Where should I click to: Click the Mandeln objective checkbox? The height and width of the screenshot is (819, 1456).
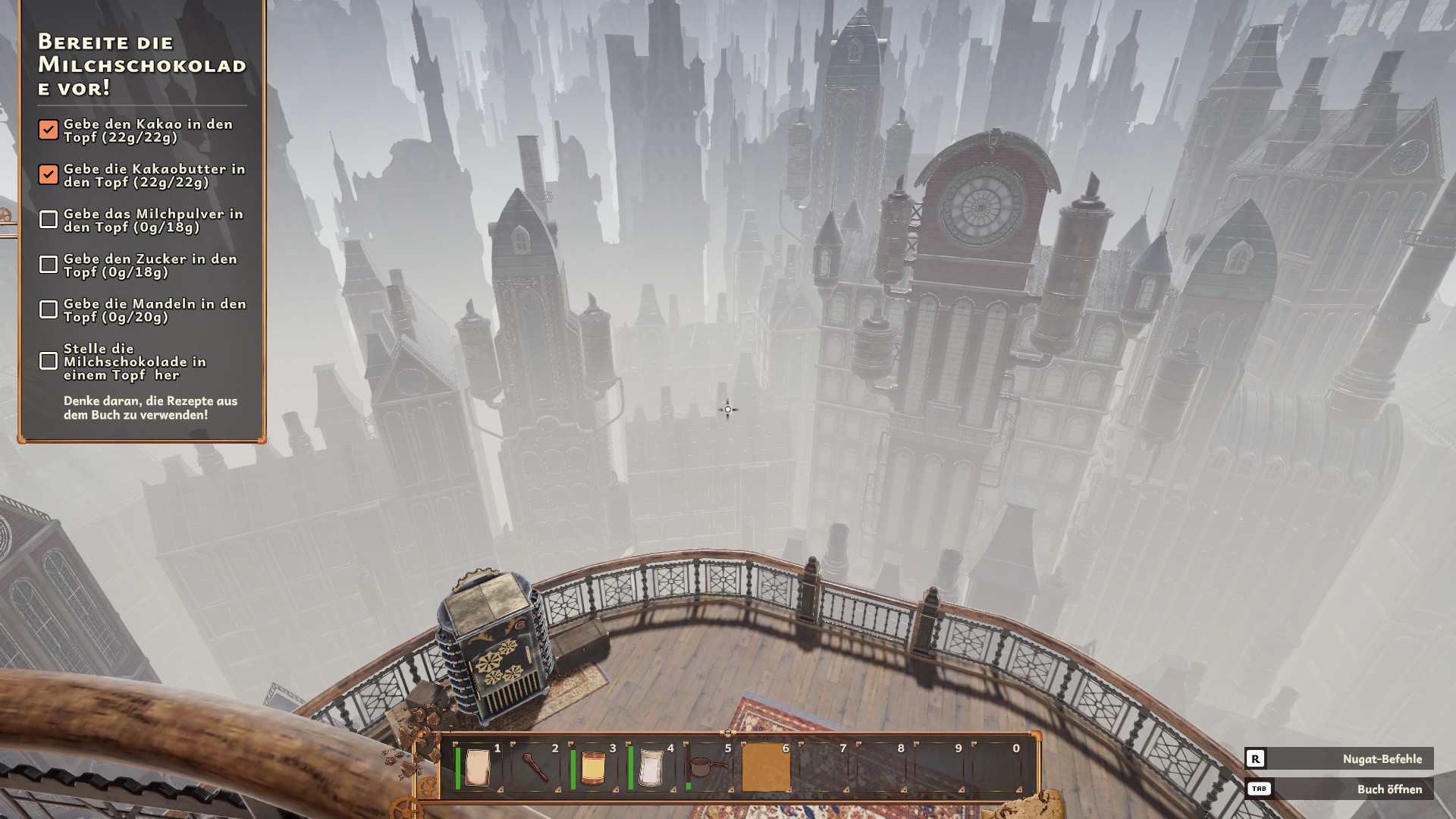point(49,309)
